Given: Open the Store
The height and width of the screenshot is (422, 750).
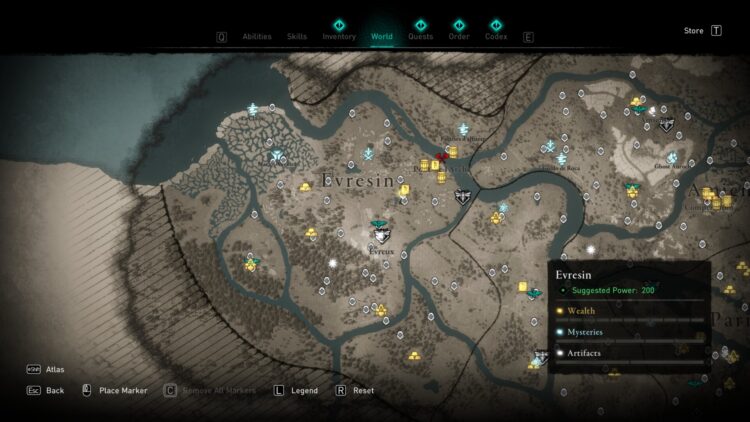Looking at the screenshot, I should 694,31.
